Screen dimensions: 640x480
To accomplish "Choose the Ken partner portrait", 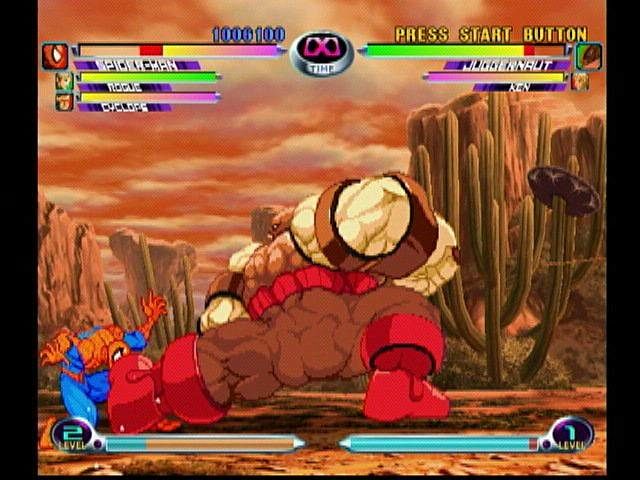I will (580, 82).
